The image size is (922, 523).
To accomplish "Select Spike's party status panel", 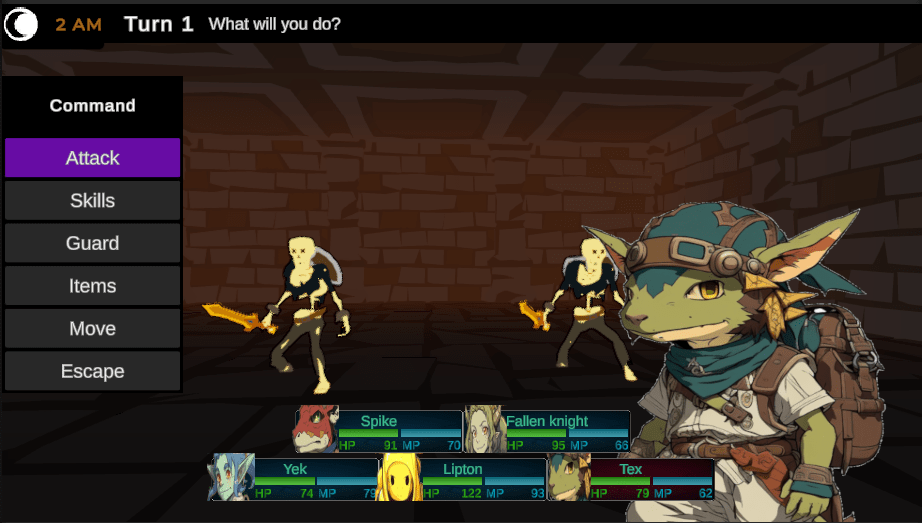I will (378, 431).
